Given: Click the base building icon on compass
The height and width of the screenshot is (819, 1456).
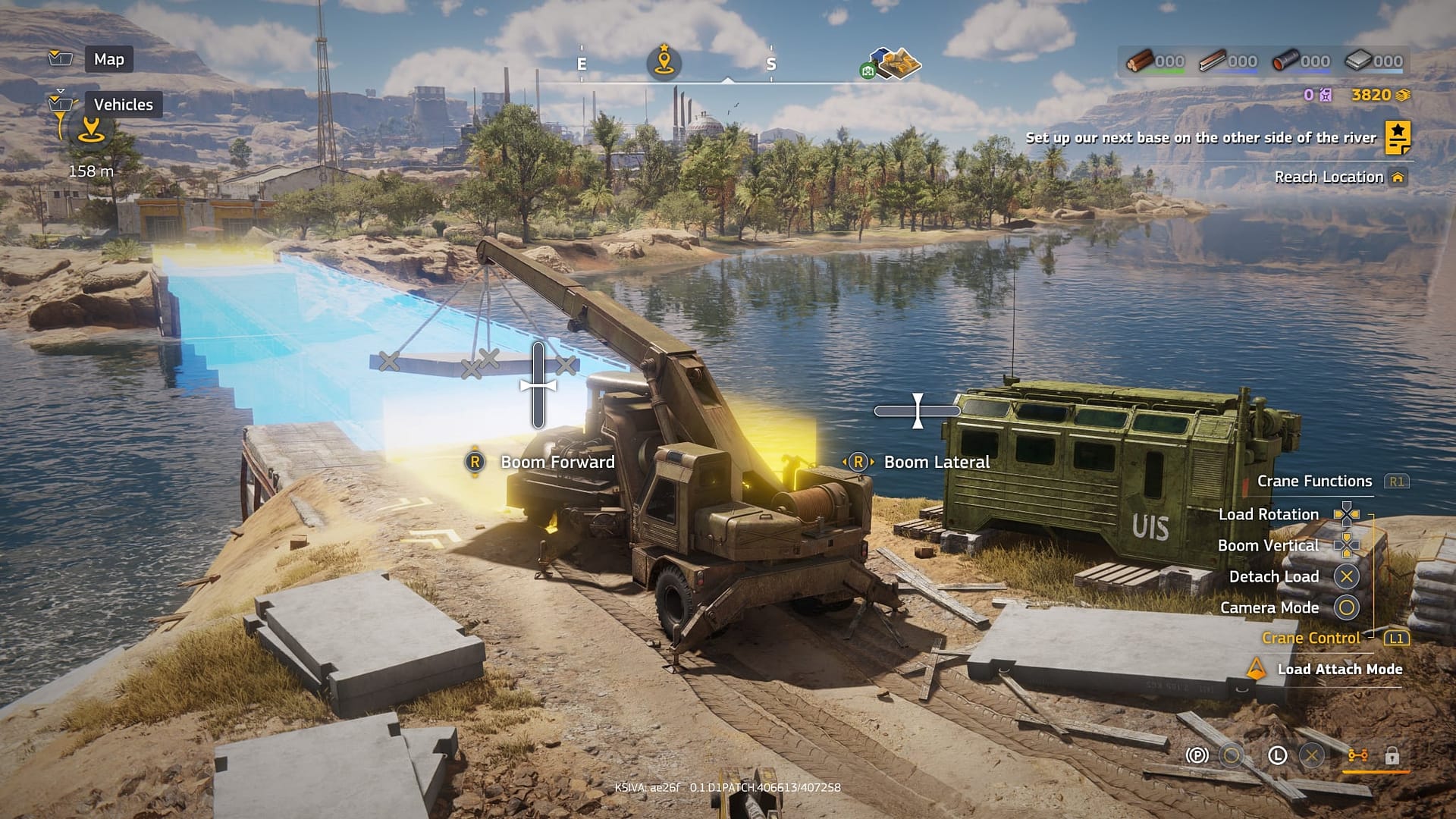Looking at the screenshot, I should pos(895,64).
